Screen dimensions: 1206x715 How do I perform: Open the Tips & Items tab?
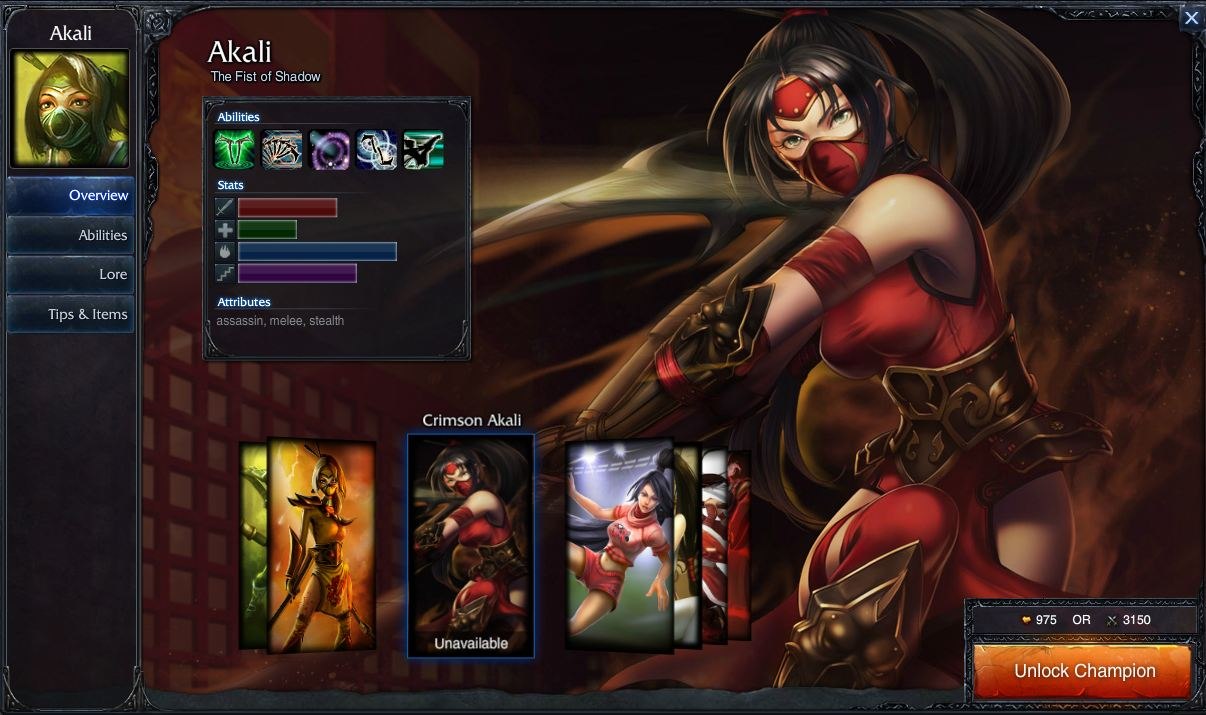point(70,314)
